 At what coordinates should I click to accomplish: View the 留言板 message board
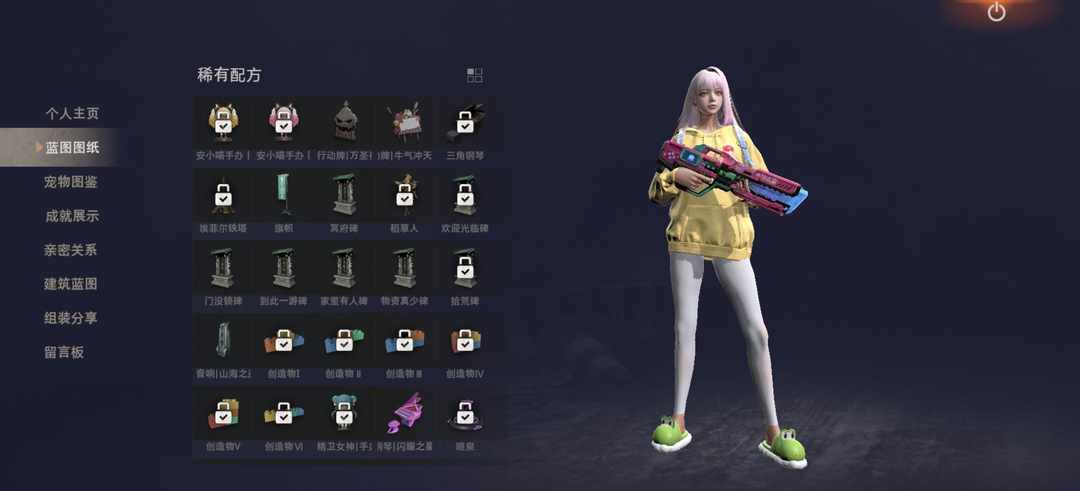pyautogui.click(x=64, y=352)
